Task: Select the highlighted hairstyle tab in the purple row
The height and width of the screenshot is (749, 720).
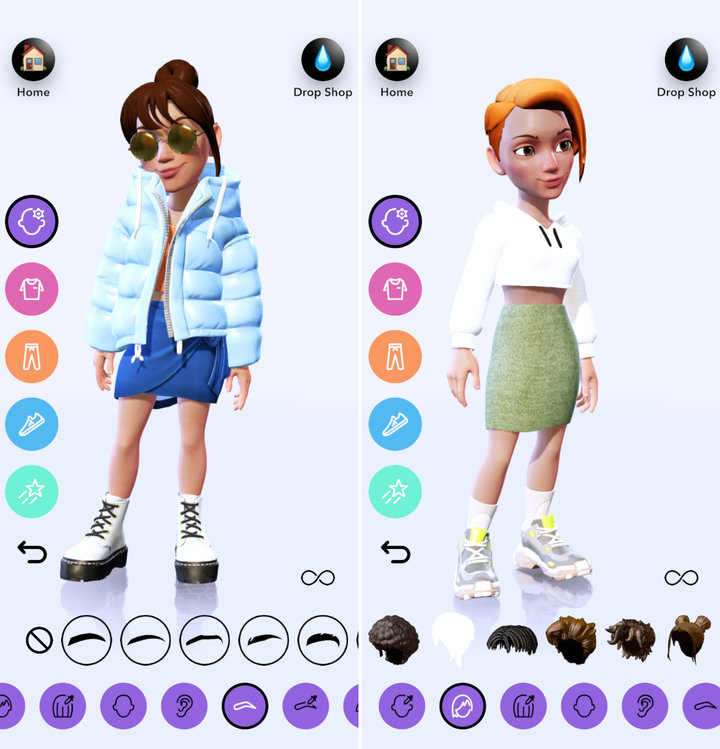Action: click(463, 706)
